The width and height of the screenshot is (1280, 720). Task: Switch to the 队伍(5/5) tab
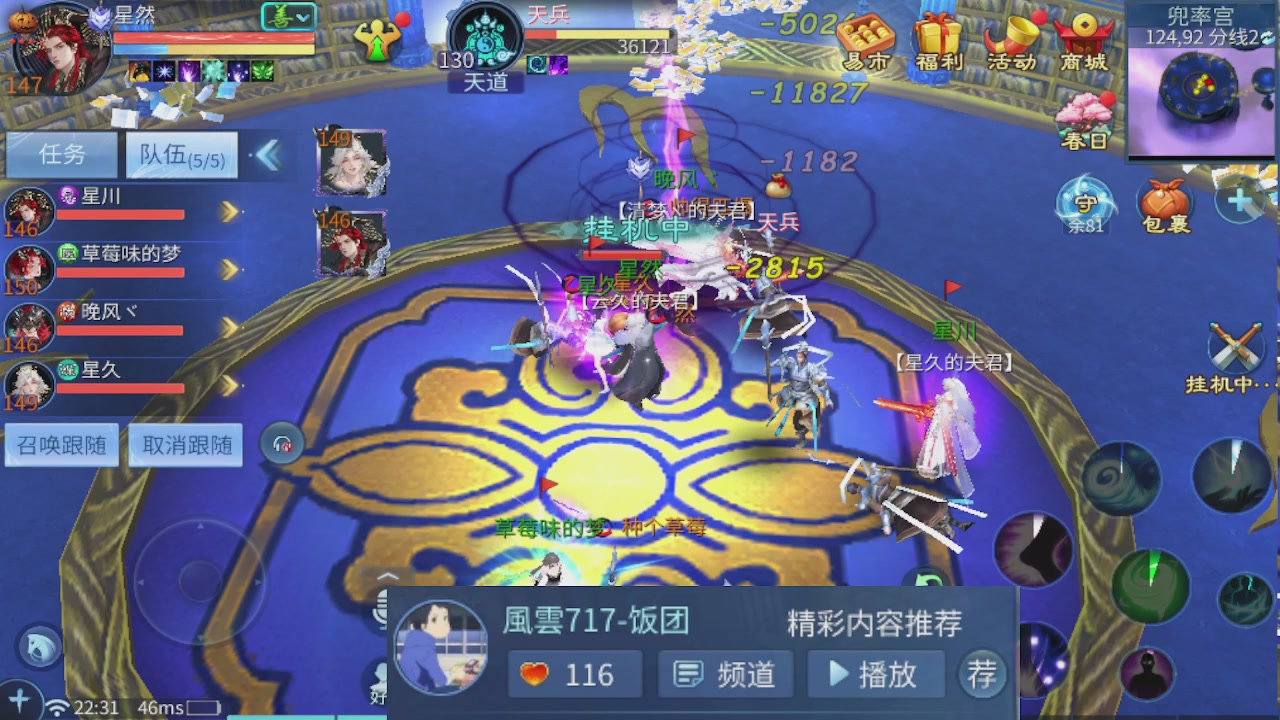coord(180,155)
